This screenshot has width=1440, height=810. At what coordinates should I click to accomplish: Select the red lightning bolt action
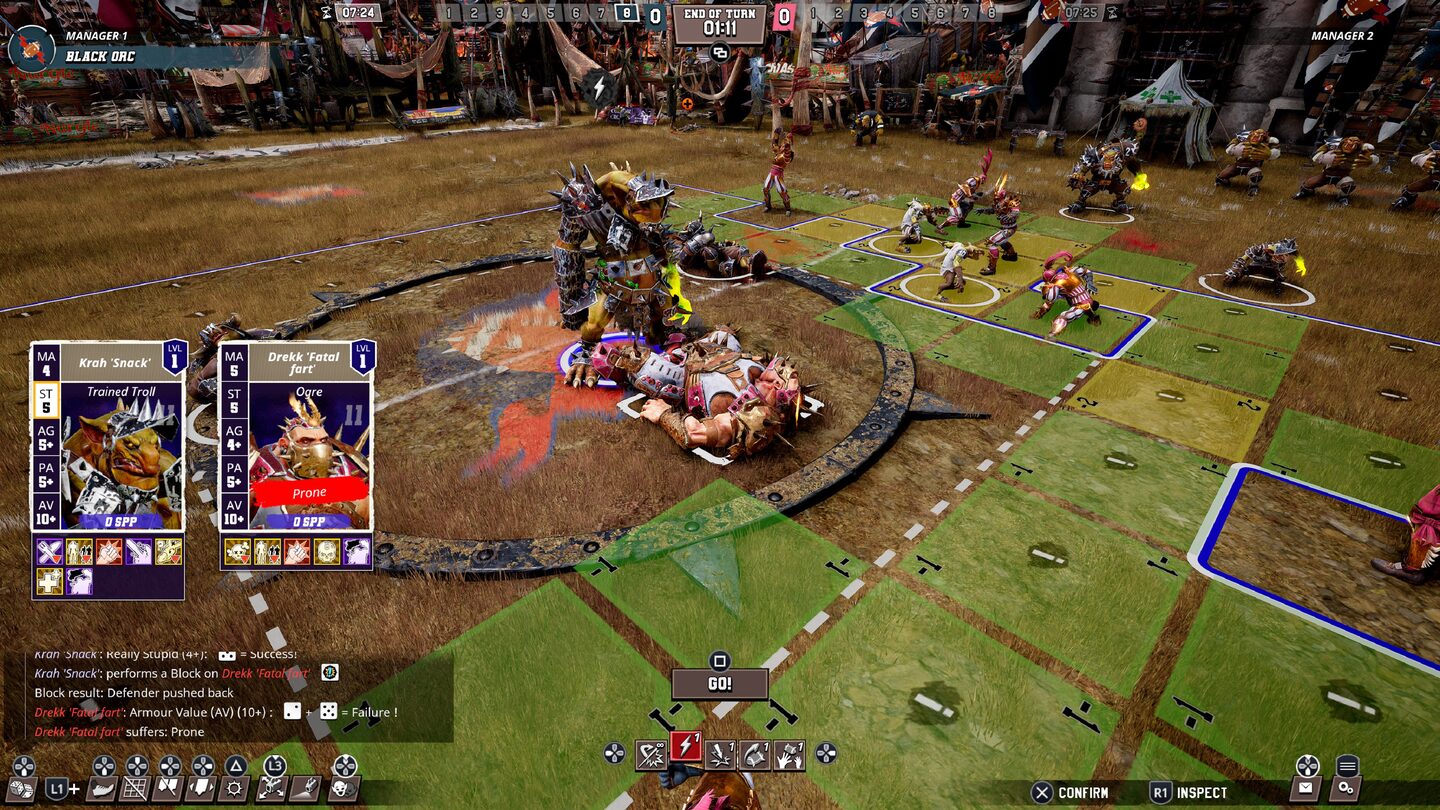tap(686, 754)
